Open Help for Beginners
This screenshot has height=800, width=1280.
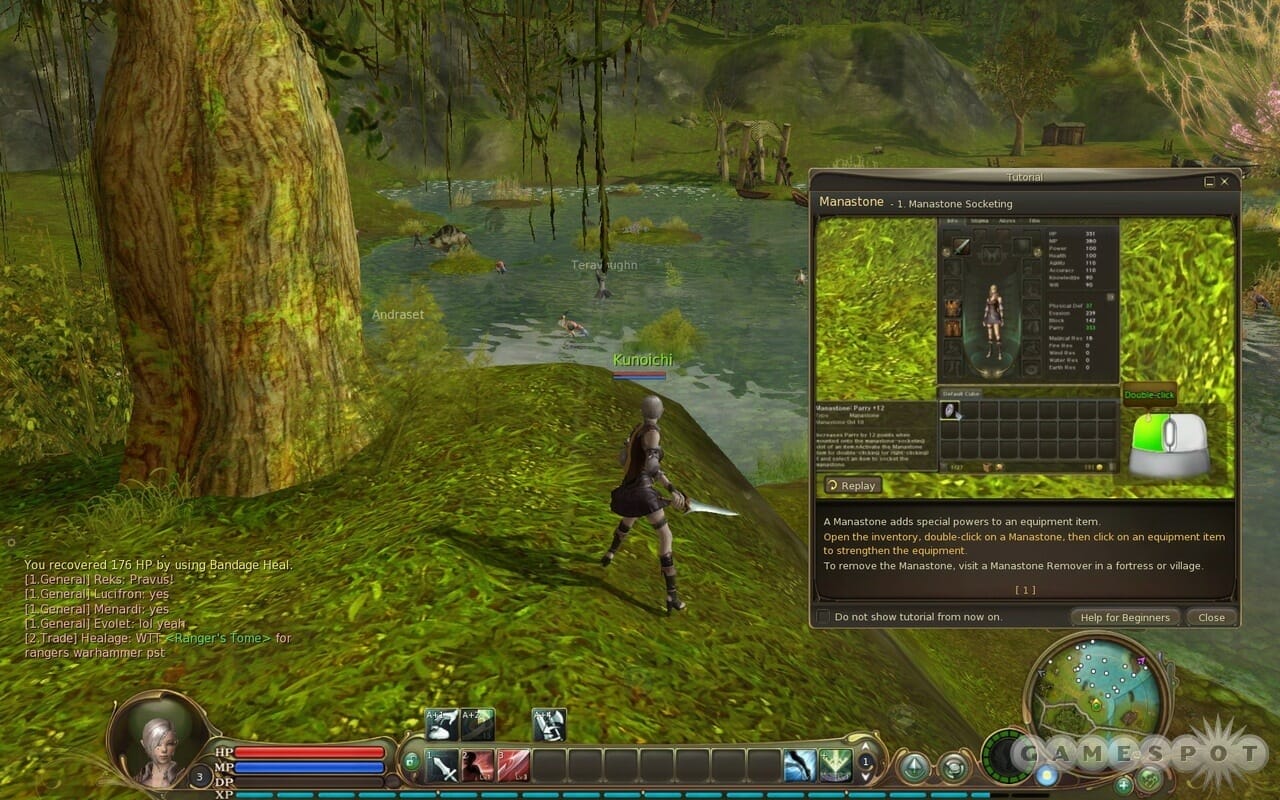point(1124,617)
